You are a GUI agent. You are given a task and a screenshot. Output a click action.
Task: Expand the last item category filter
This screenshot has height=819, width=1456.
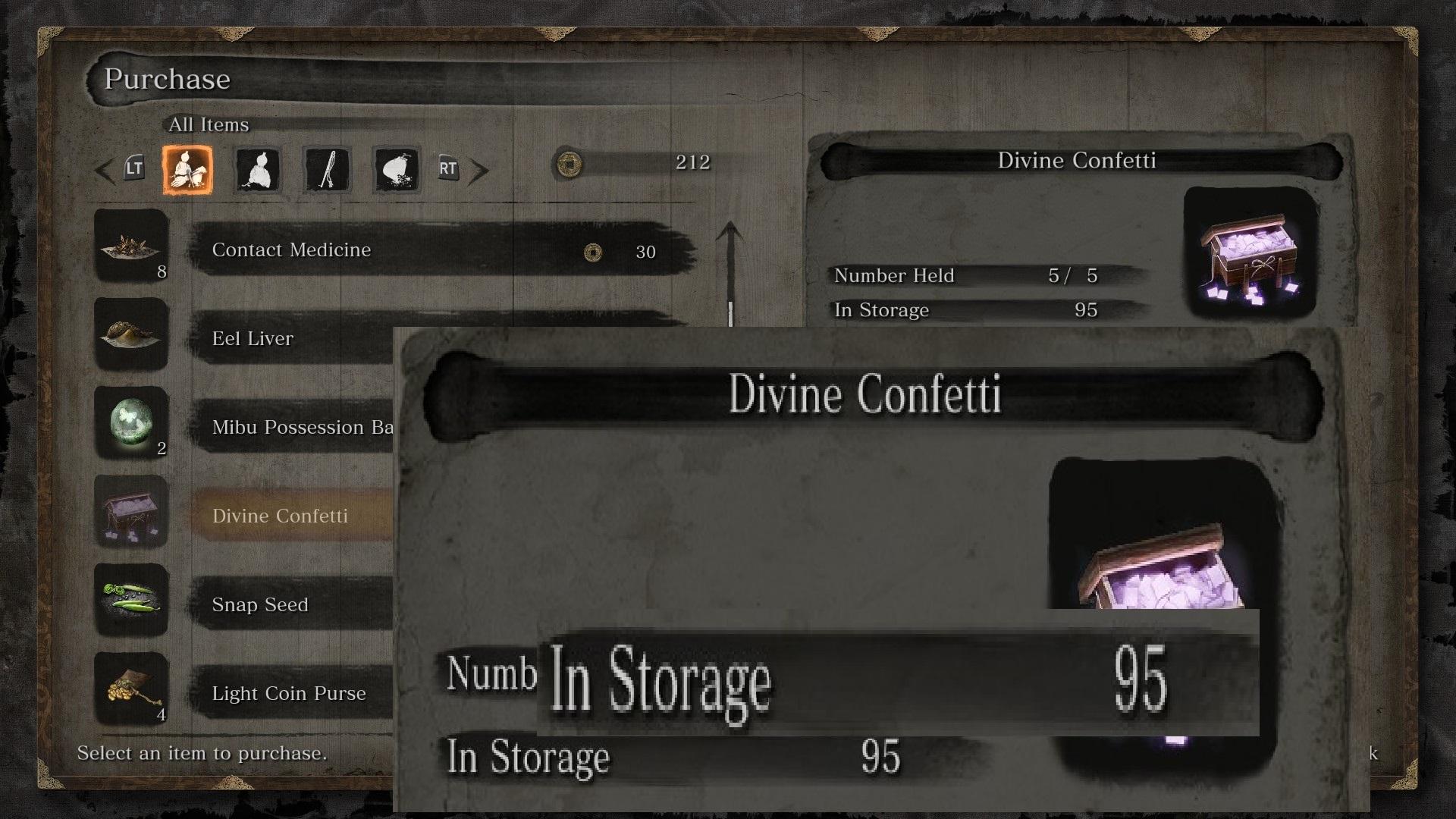coord(396,168)
